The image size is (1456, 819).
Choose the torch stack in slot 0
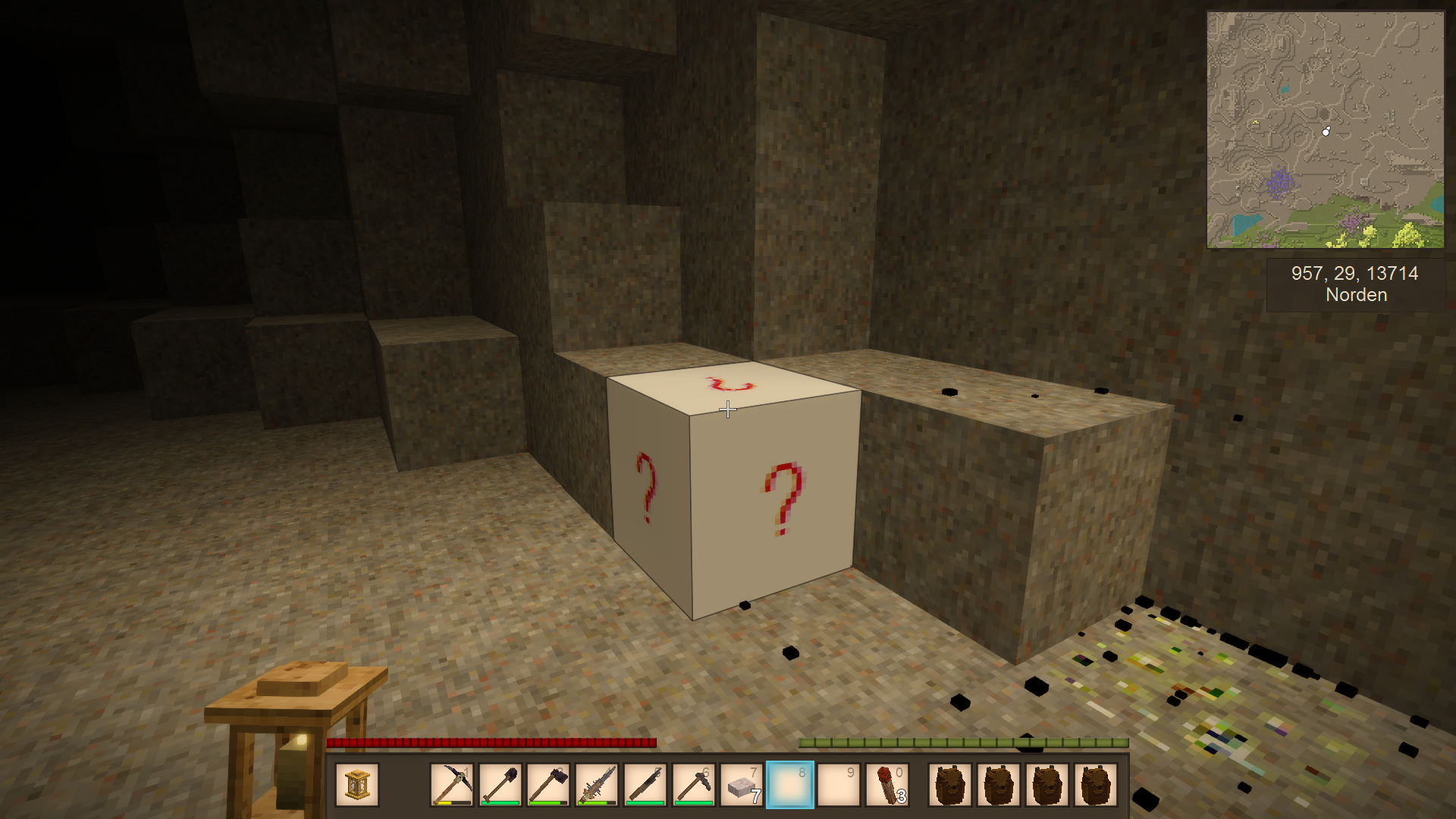point(887,784)
